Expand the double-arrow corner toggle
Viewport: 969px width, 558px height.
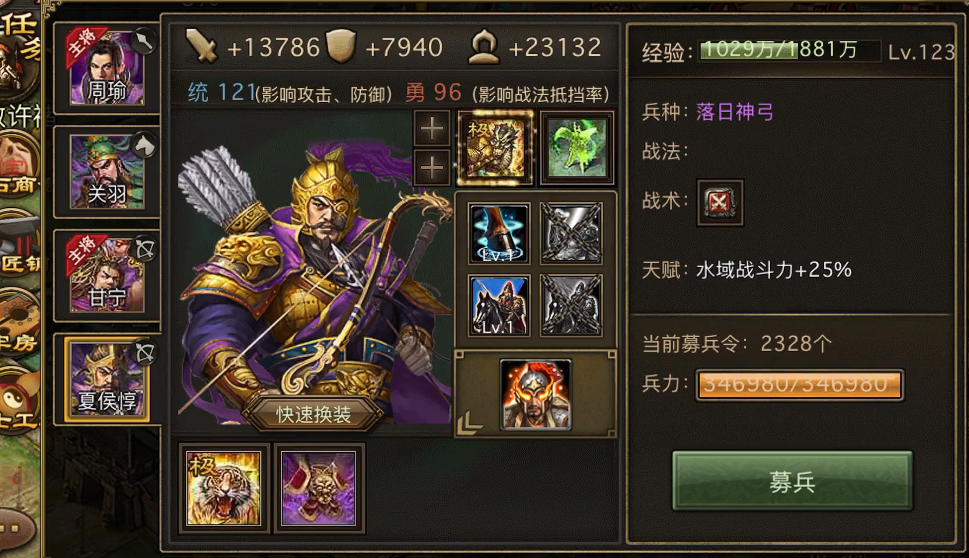pos(469,423)
